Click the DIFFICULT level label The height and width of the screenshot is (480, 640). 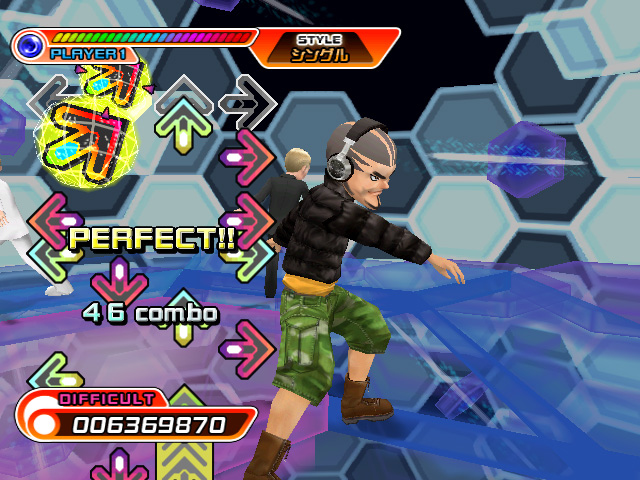pyautogui.click(x=106, y=398)
